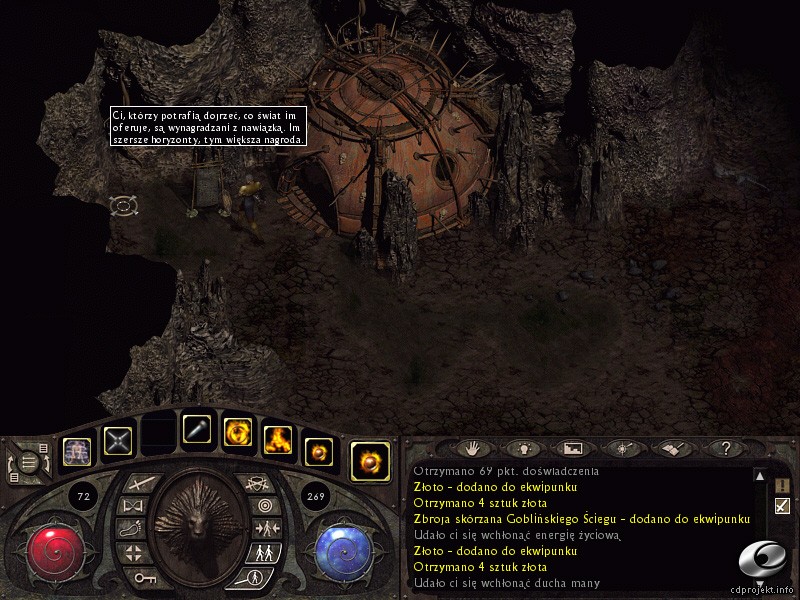
Task: Click the target bullseye button
Action: click(263, 506)
